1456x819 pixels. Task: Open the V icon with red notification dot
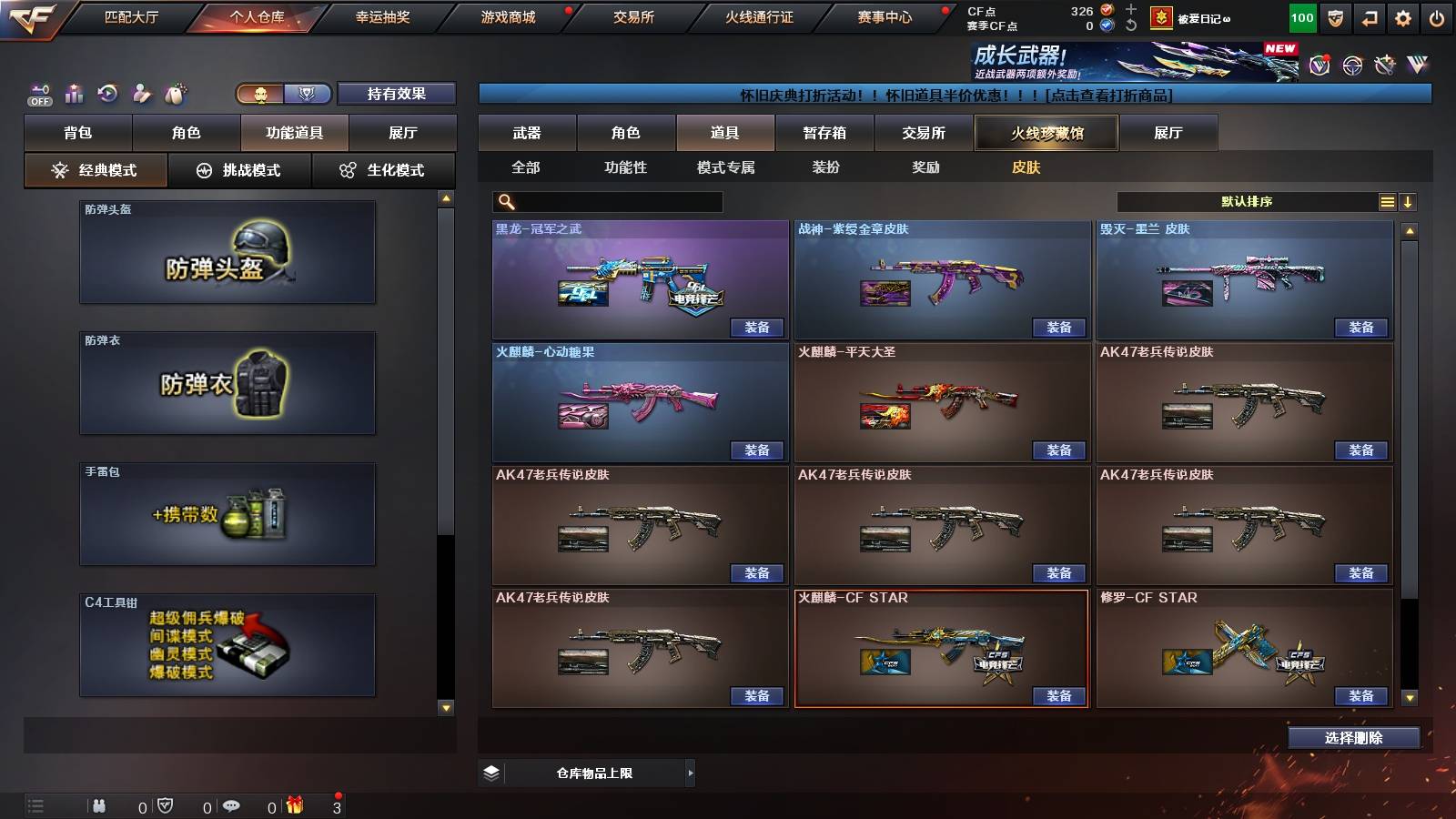coord(1319,66)
